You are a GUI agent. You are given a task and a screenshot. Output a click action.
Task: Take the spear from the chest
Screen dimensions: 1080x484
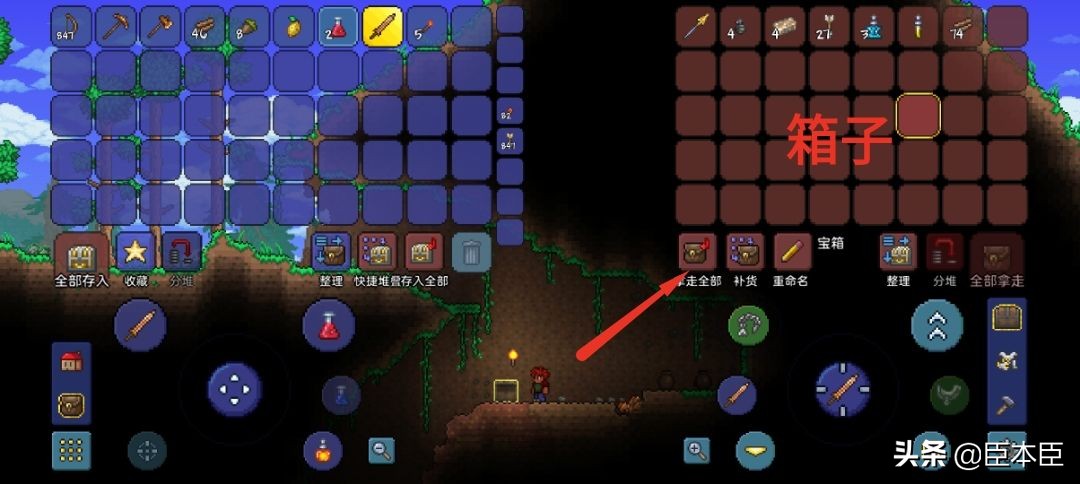pyautogui.click(x=696, y=27)
